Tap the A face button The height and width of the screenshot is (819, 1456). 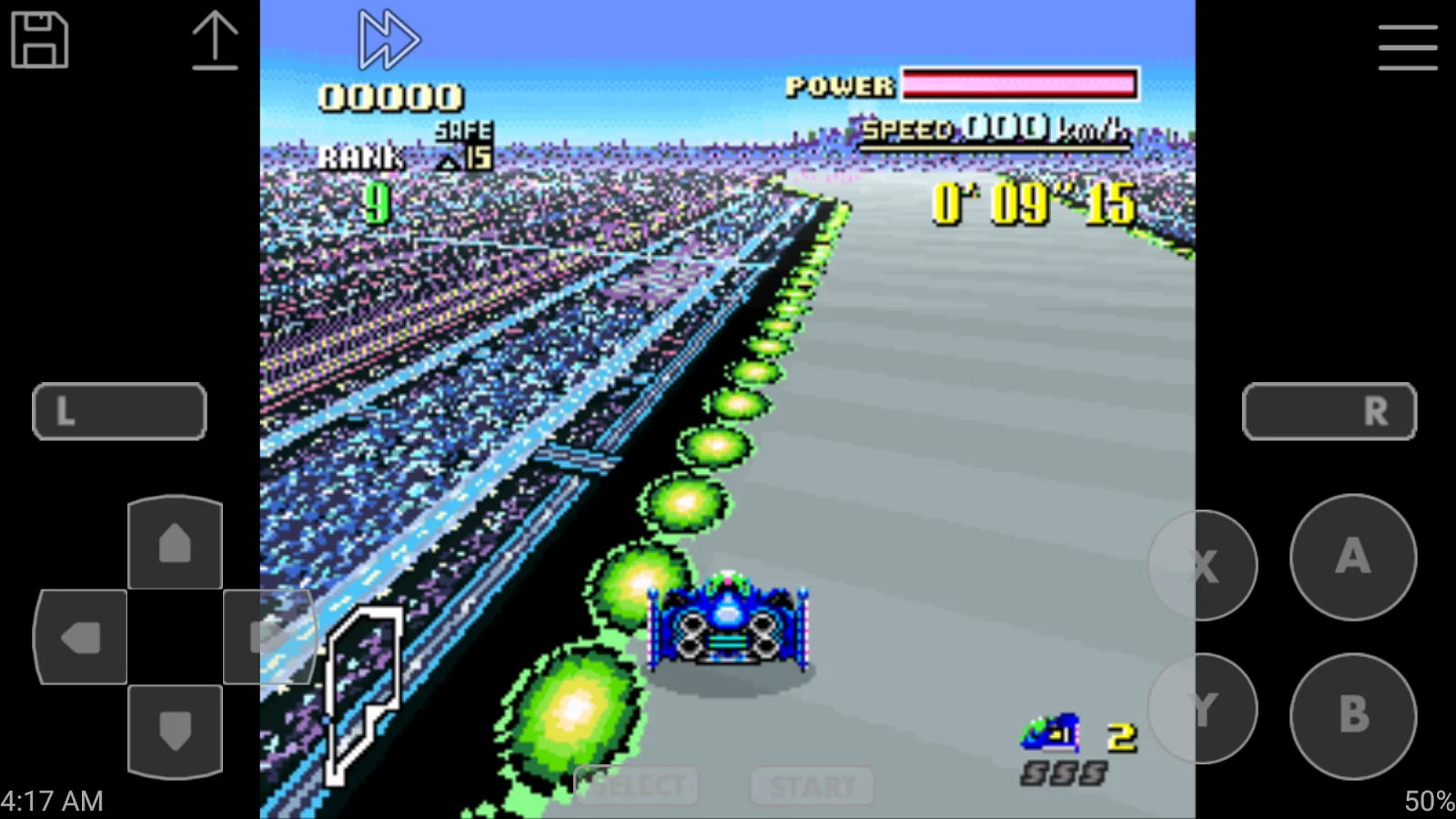[x=1353, y=557]
